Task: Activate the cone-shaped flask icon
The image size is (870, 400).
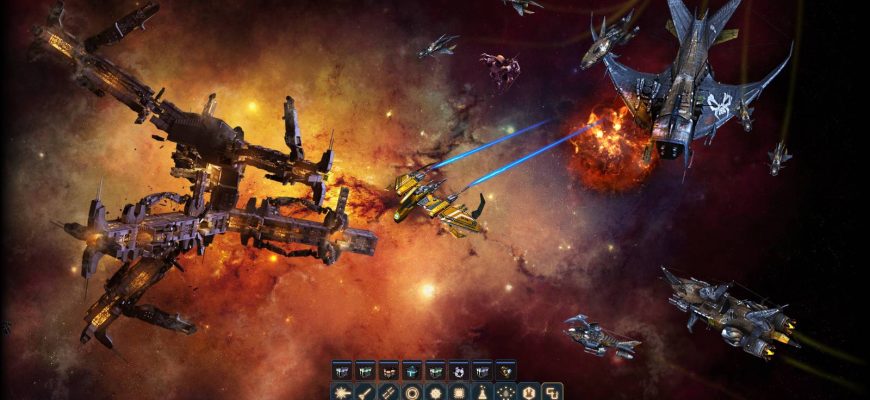Action: click(482, 392)
